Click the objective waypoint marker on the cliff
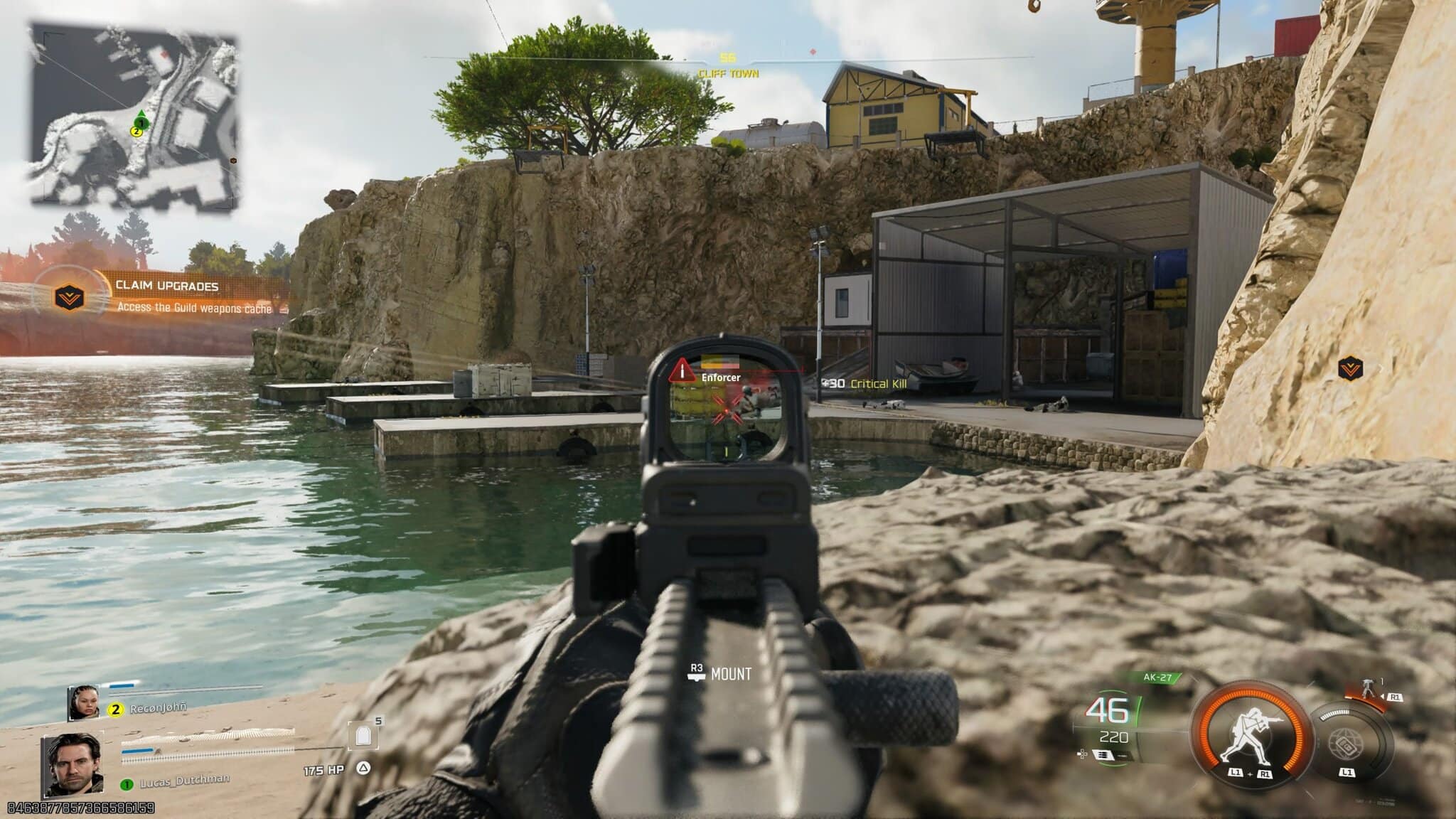Viewport: 1456px width, 819px height. [1349, 368]
